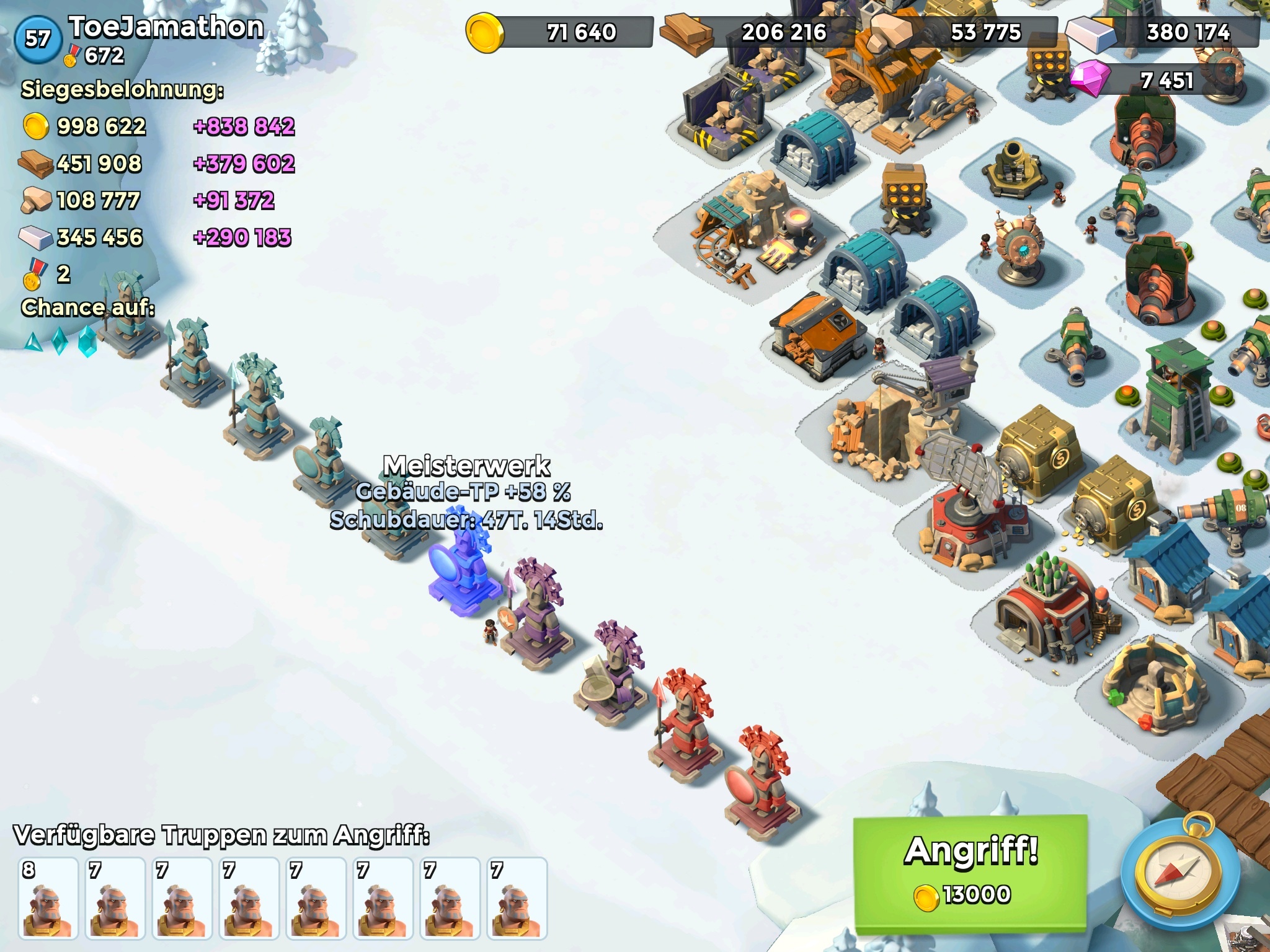Select the troop slot holding 8 warriors
The image size is (1270, 952).
tap(48, 897)
